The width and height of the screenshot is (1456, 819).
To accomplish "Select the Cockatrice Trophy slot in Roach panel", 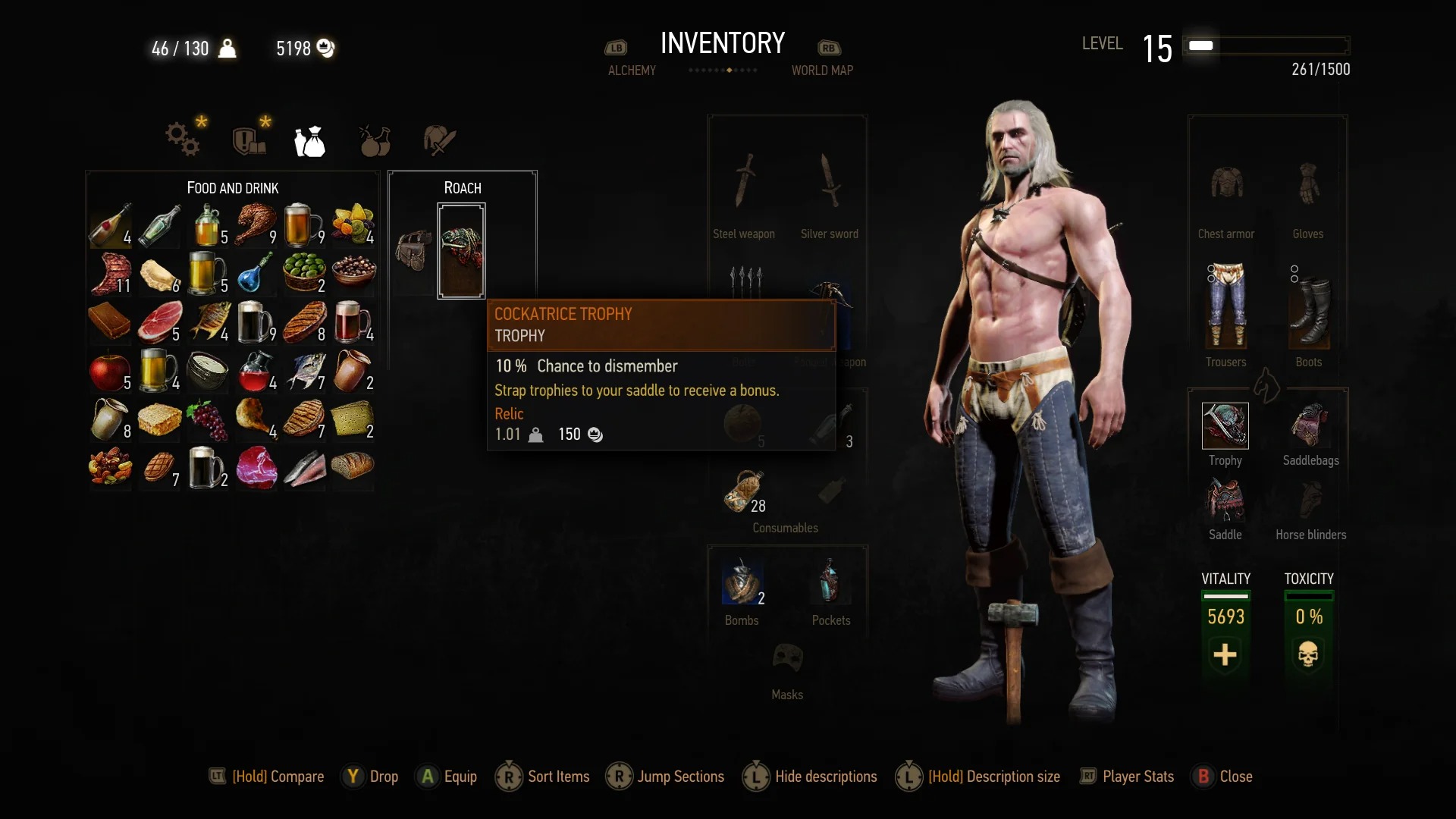I will pyautogui.click(x=461, y=251).
